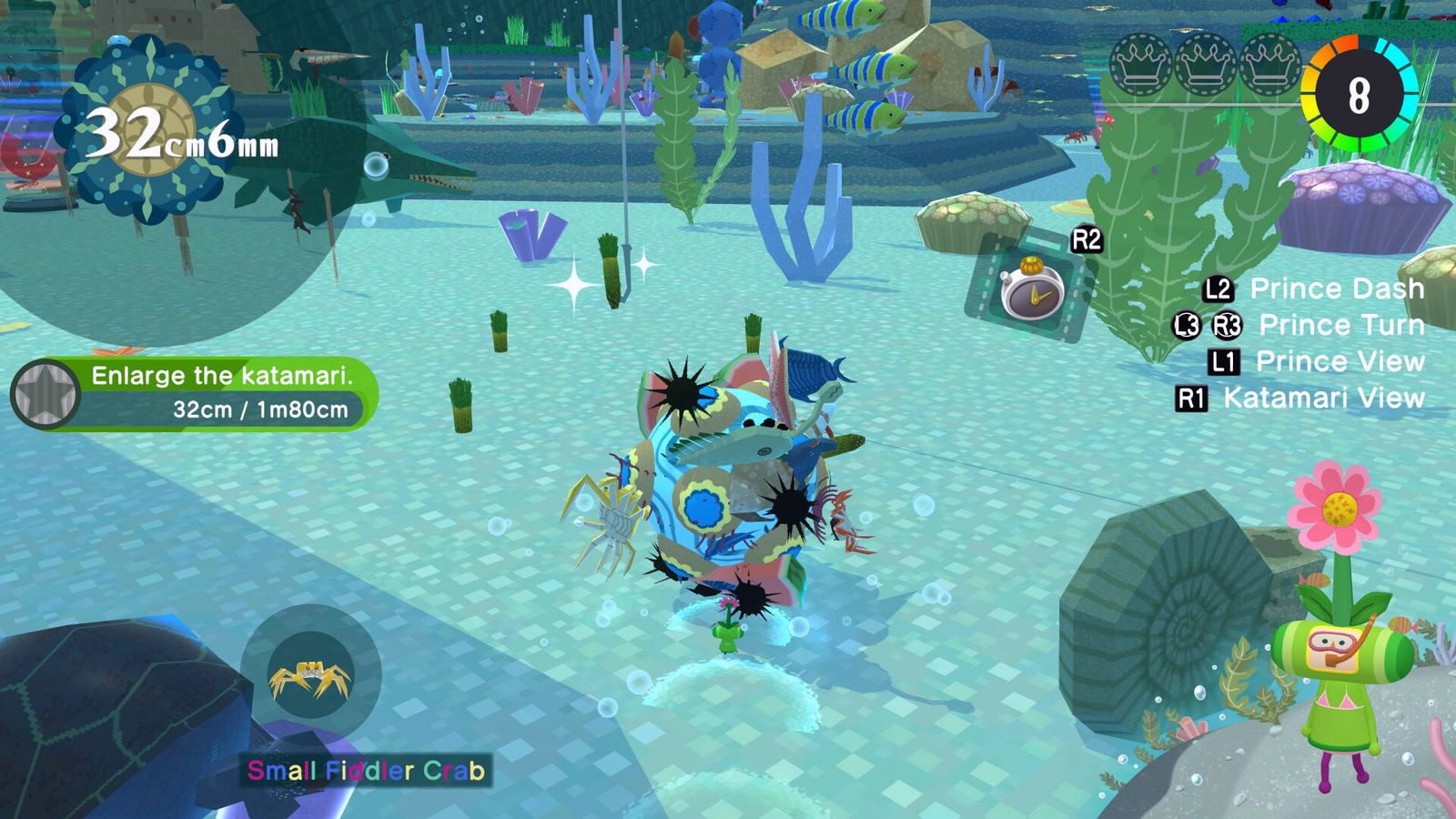Click the Small Fiddler Crab collected-item icon
The image size is (1456, 819).
click(x=311, y=676)
